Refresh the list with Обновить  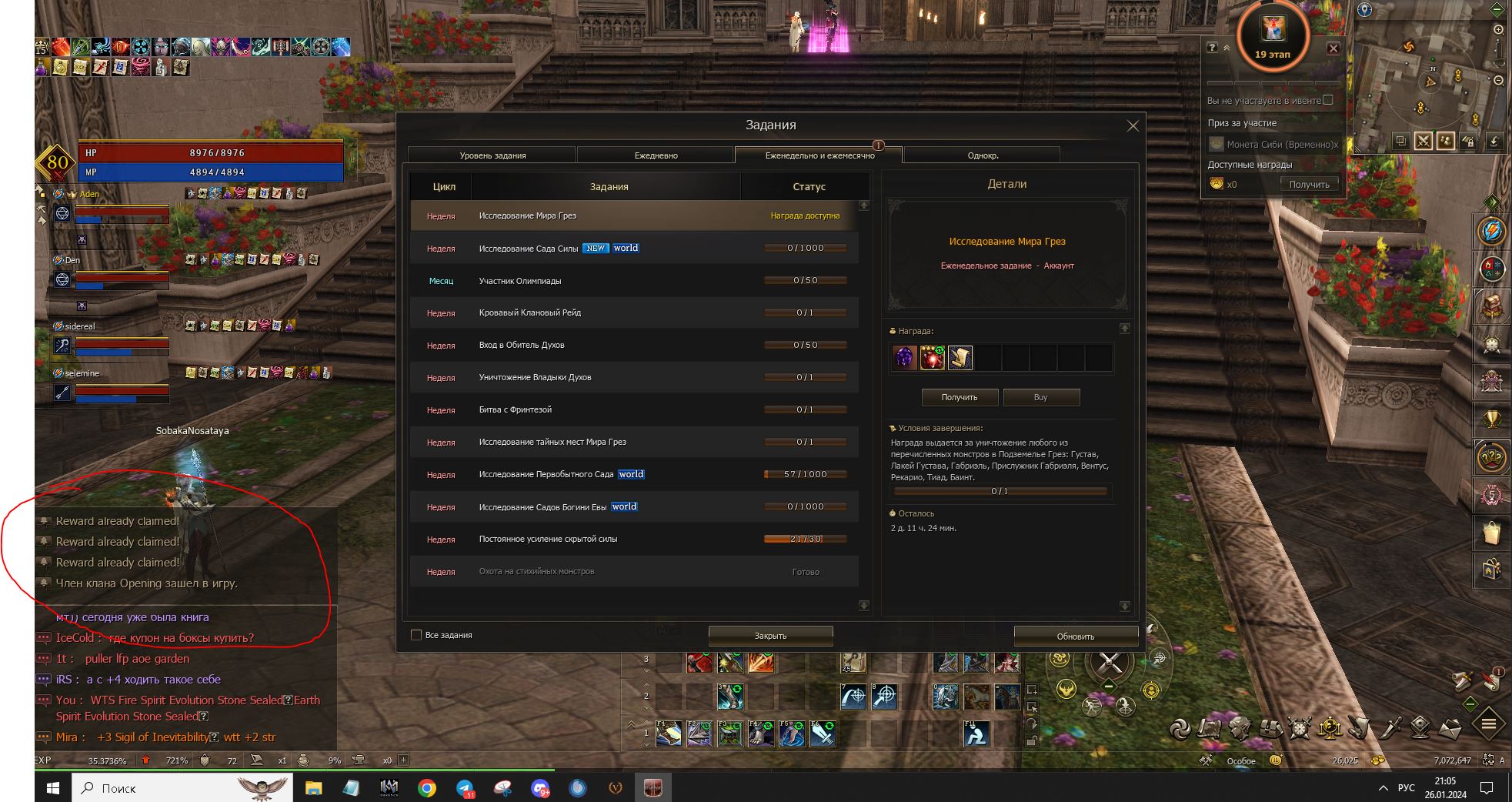click(1075, 637)
